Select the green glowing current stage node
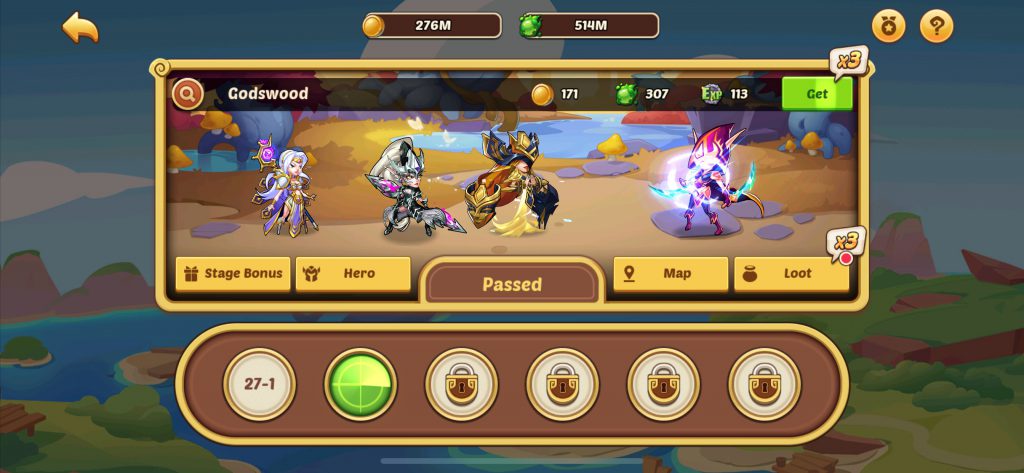 coord(360,384)
